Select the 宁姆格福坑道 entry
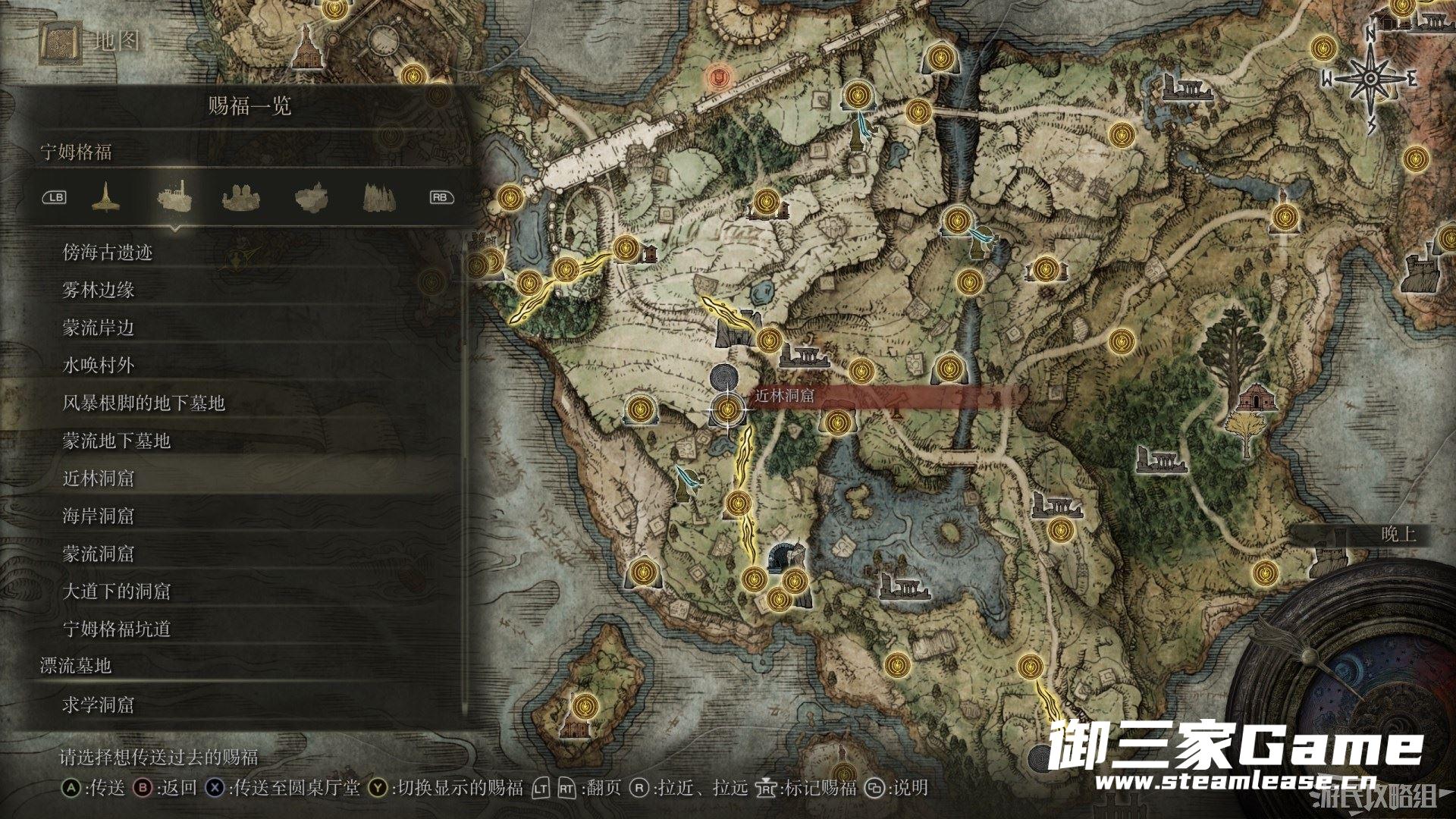 click(x=117, y=629)
